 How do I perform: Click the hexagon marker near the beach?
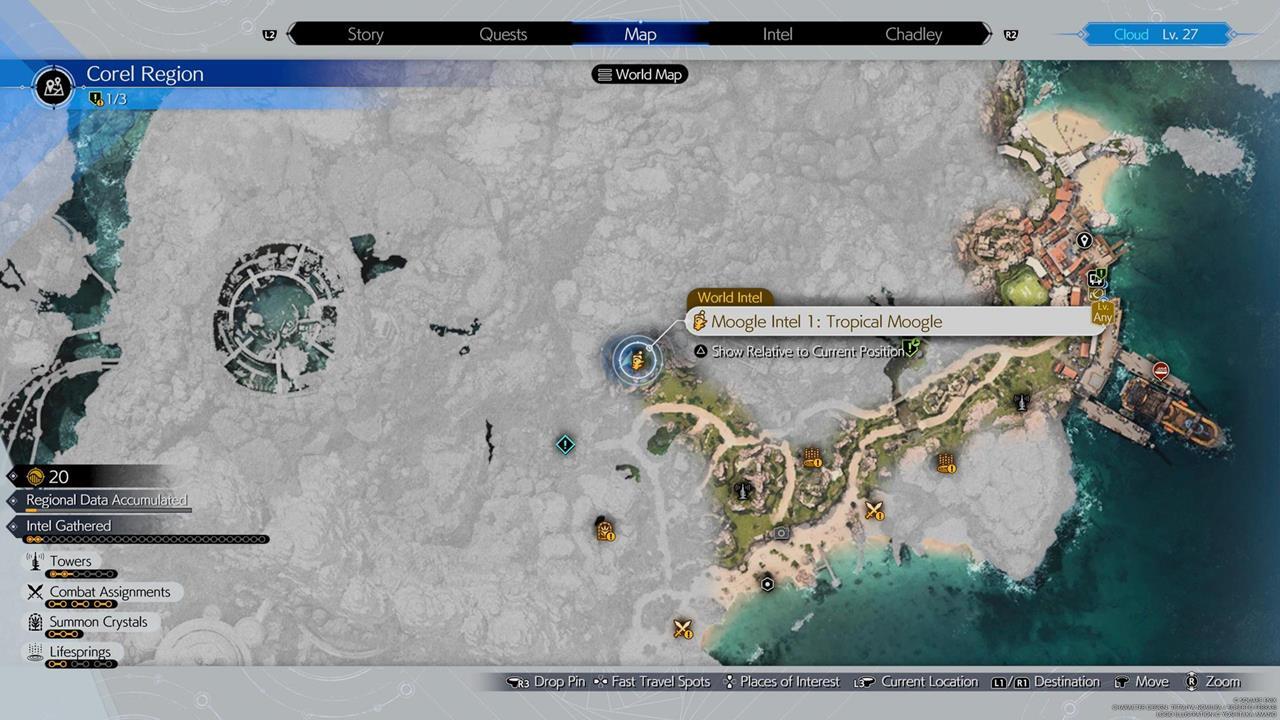coord(767,584)
